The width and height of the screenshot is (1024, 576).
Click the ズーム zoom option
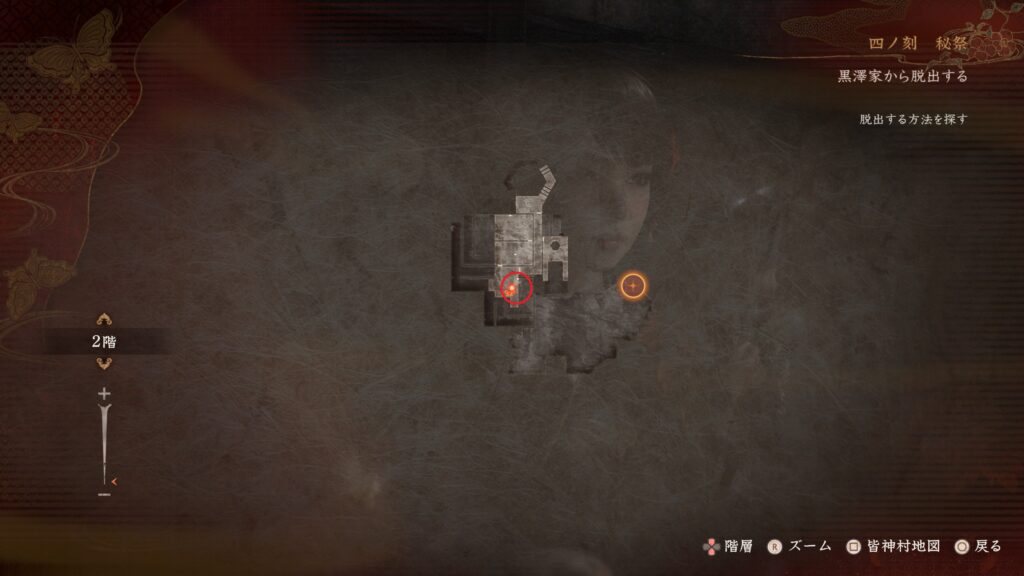800,546
